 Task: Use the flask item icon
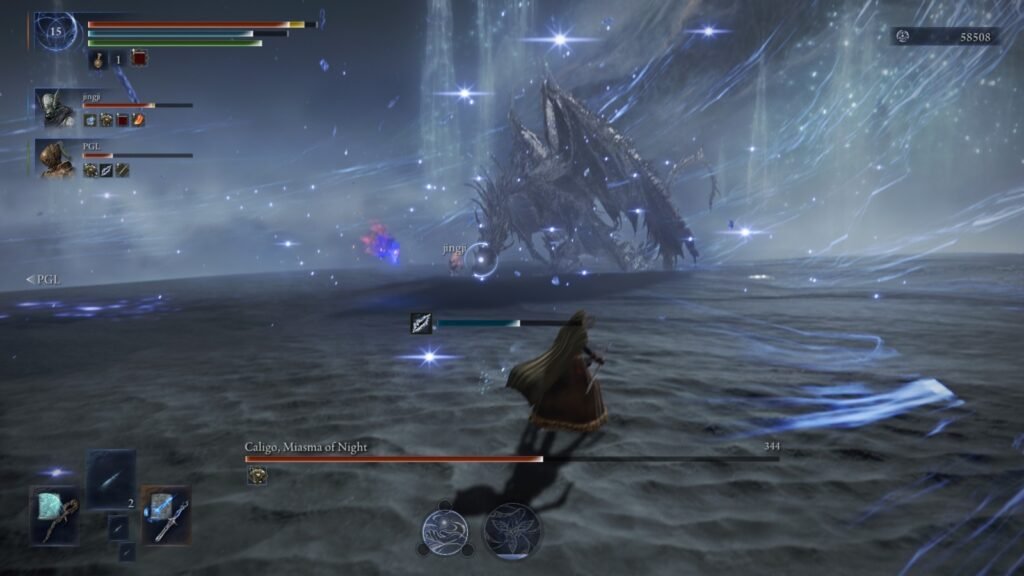point(100,60)
